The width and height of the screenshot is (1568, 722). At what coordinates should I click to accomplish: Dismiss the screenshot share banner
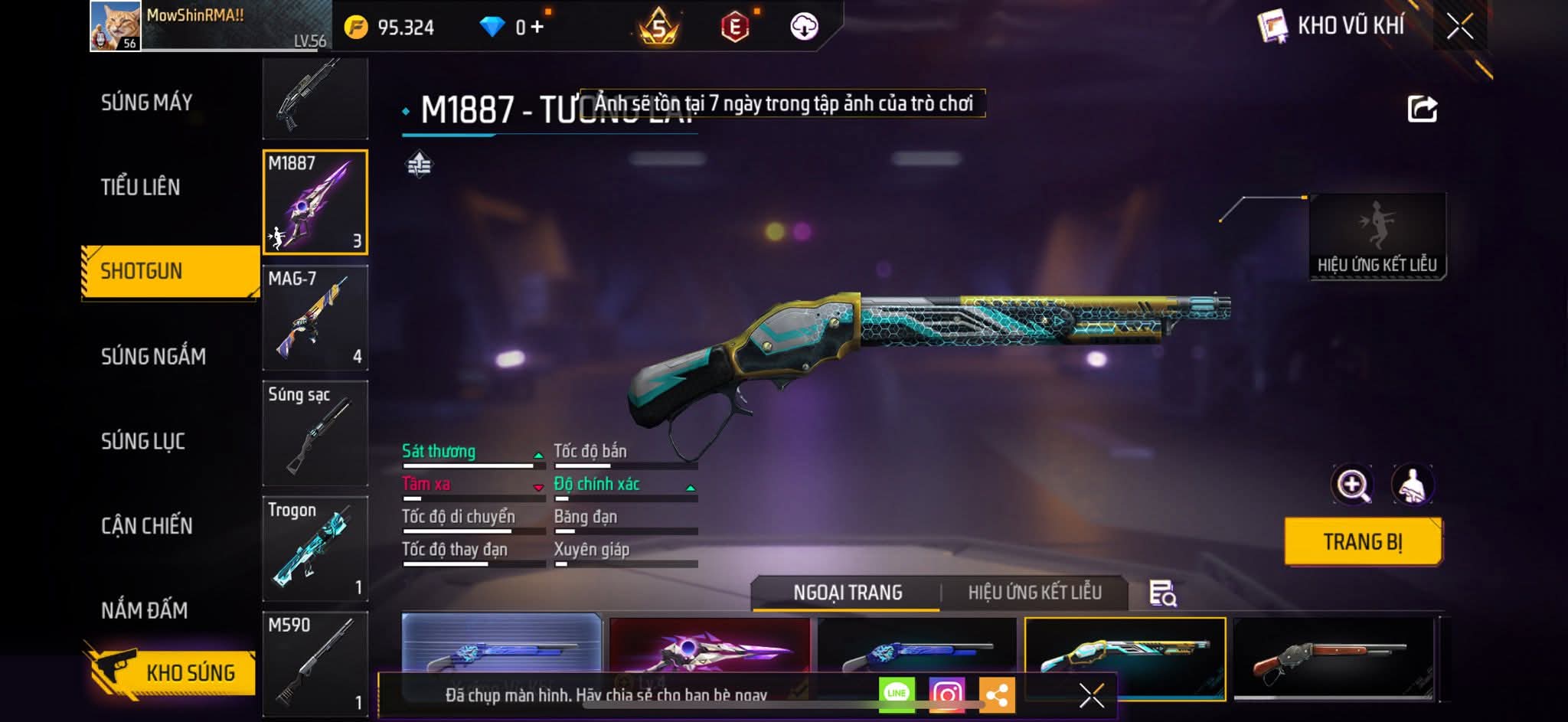1091,695
